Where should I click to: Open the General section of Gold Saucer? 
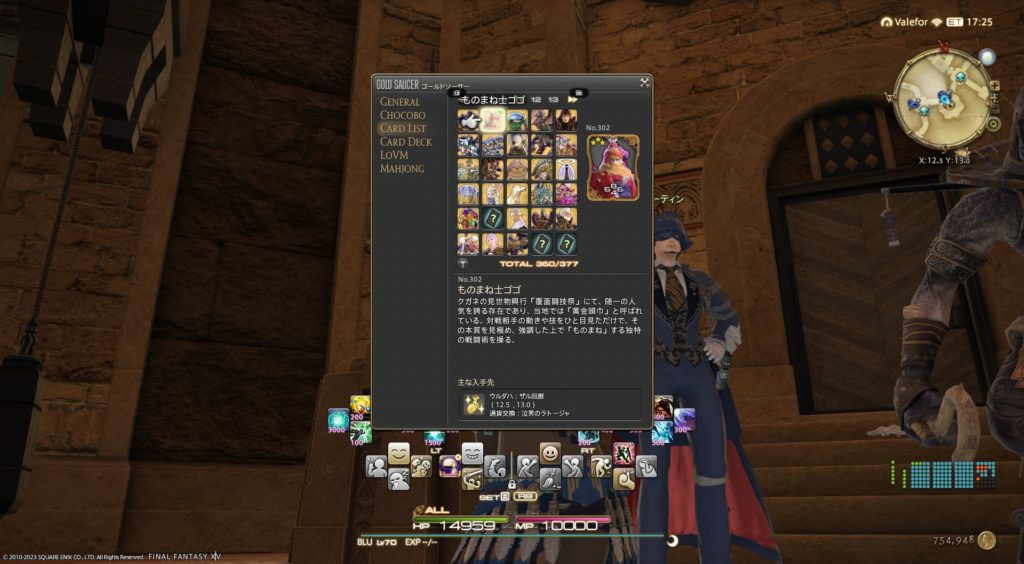pyautogui.click(x=400, y=101)
